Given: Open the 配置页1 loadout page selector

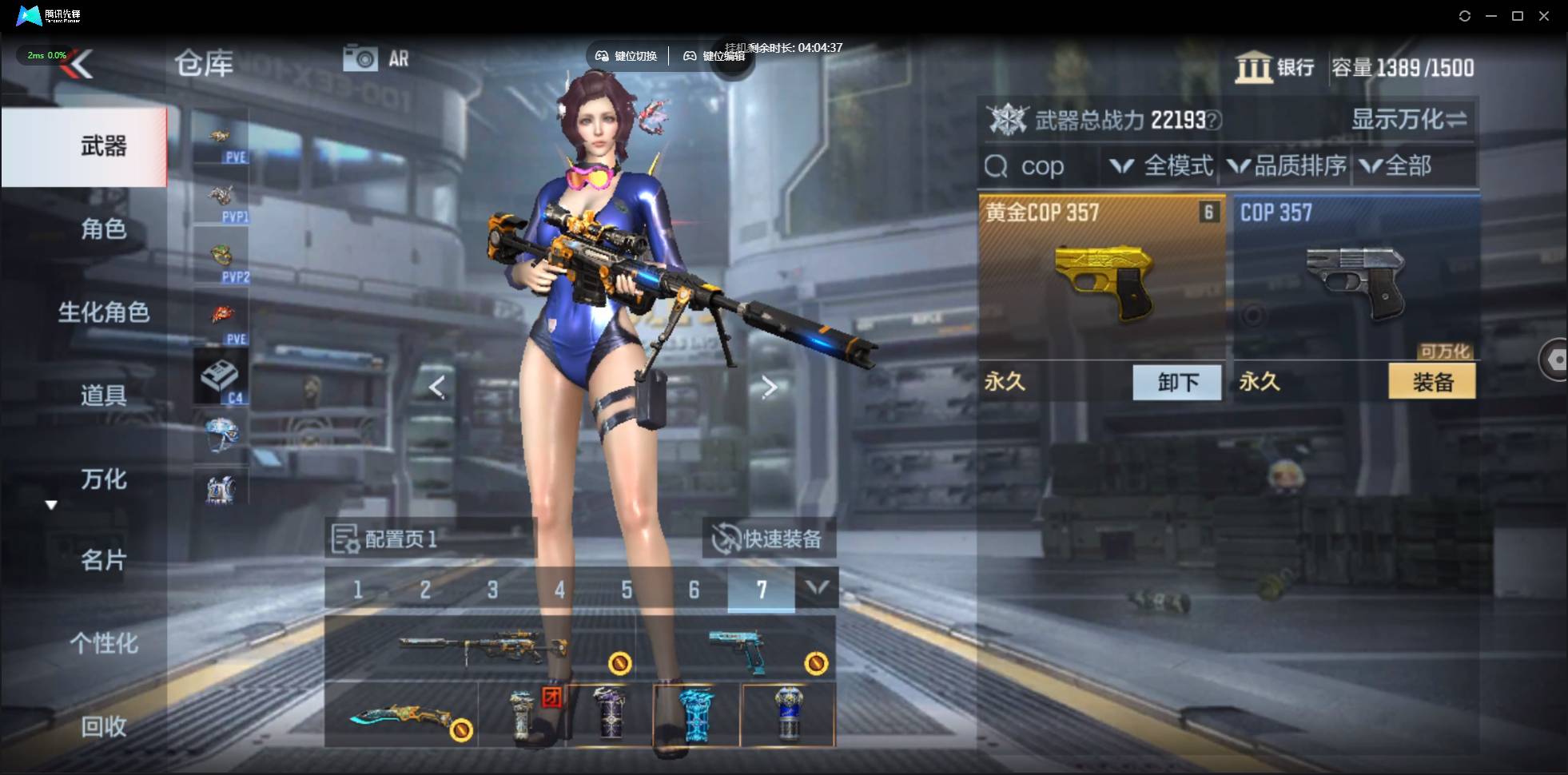Looking at the screenshot, I should click(386, 539).
